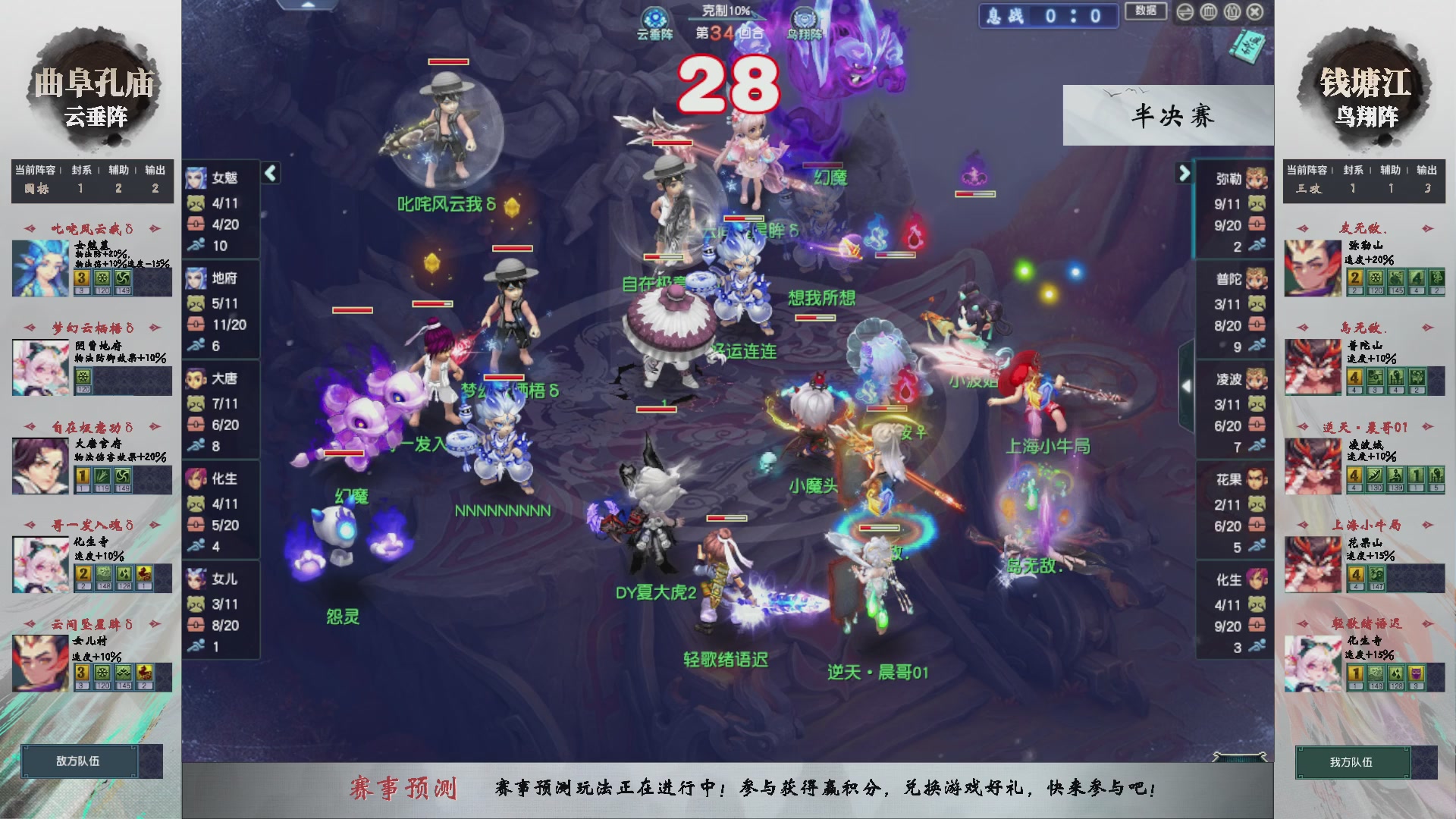This screenshot has height=819, width=1456.
Task: Click the supply box icon in the 花果 row
Action: pos(1256,524)
